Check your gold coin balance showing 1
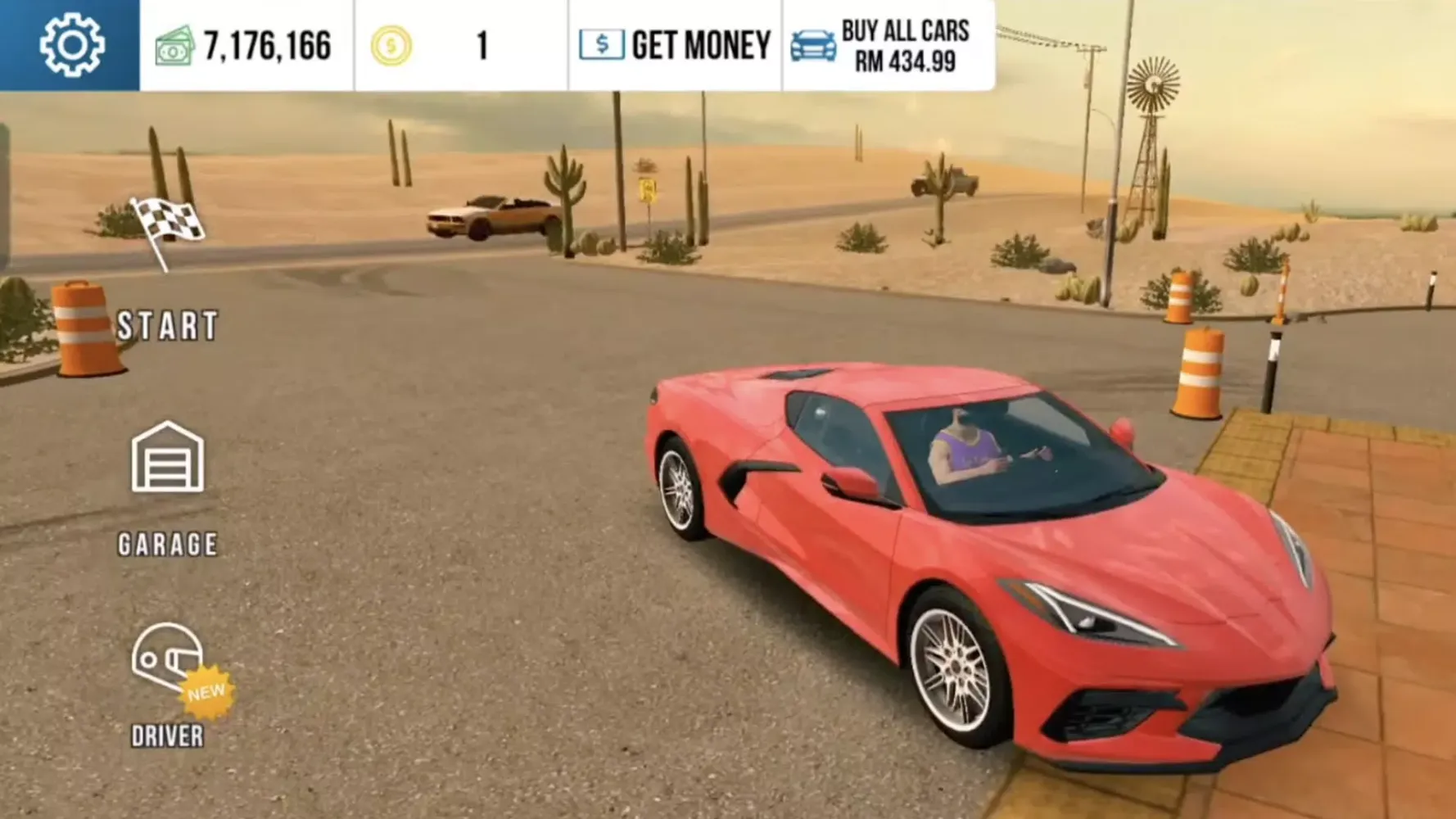 coord(479,45)
